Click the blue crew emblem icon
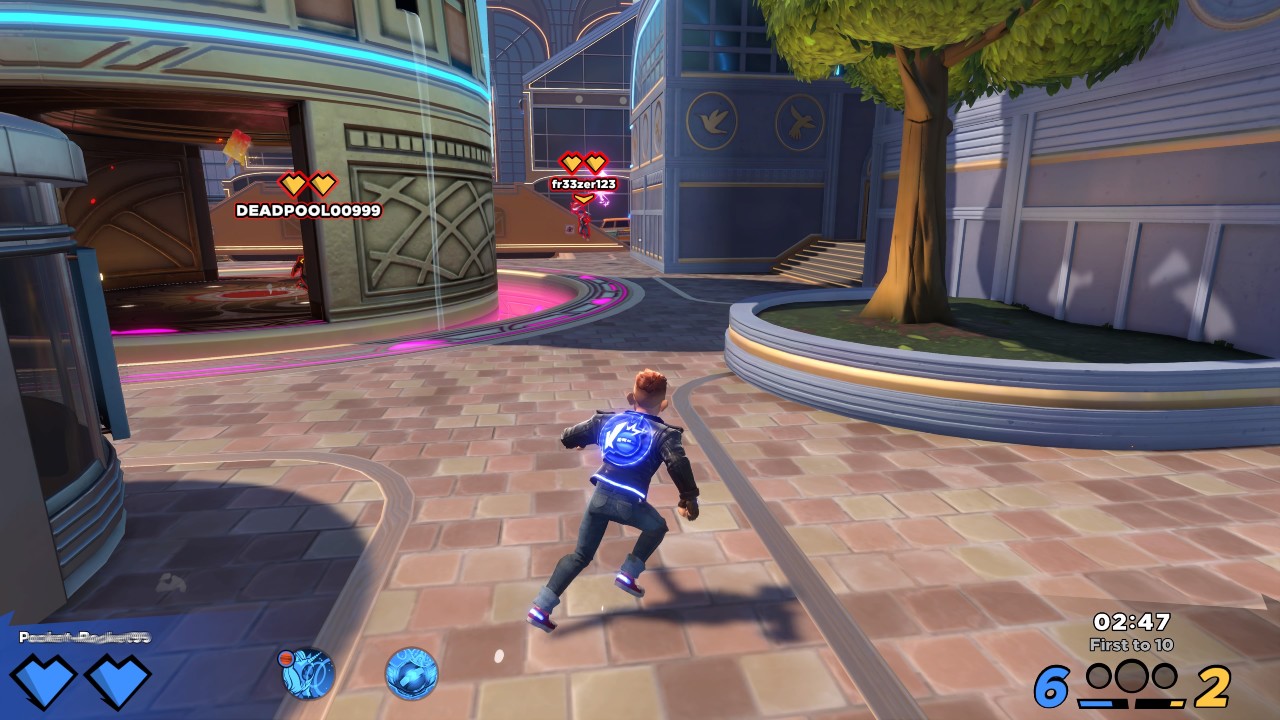Viewport: 1280px width, 720px height. [x=412, y=673]
